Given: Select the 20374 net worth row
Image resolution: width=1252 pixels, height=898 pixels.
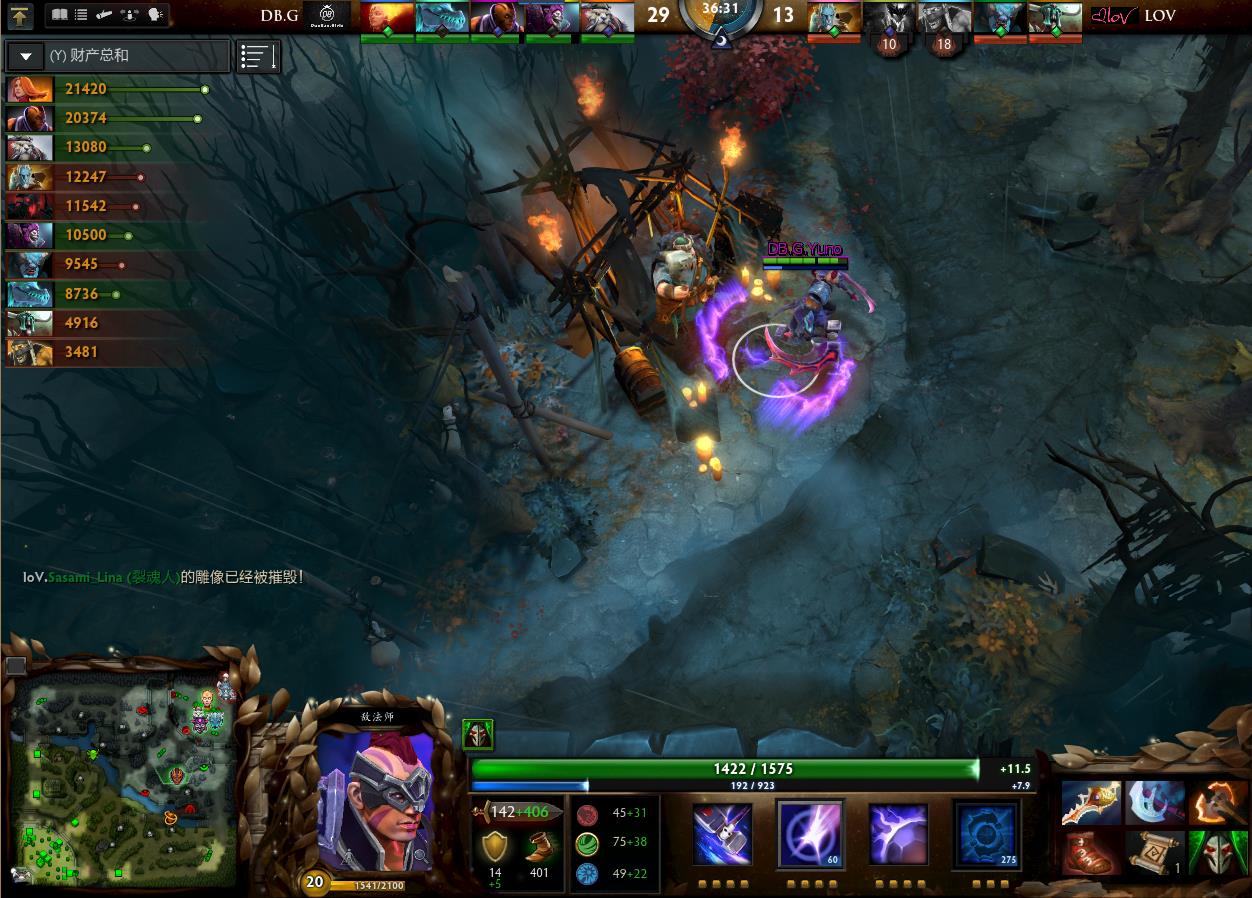Looking at the screenshot, I should 105,118.
